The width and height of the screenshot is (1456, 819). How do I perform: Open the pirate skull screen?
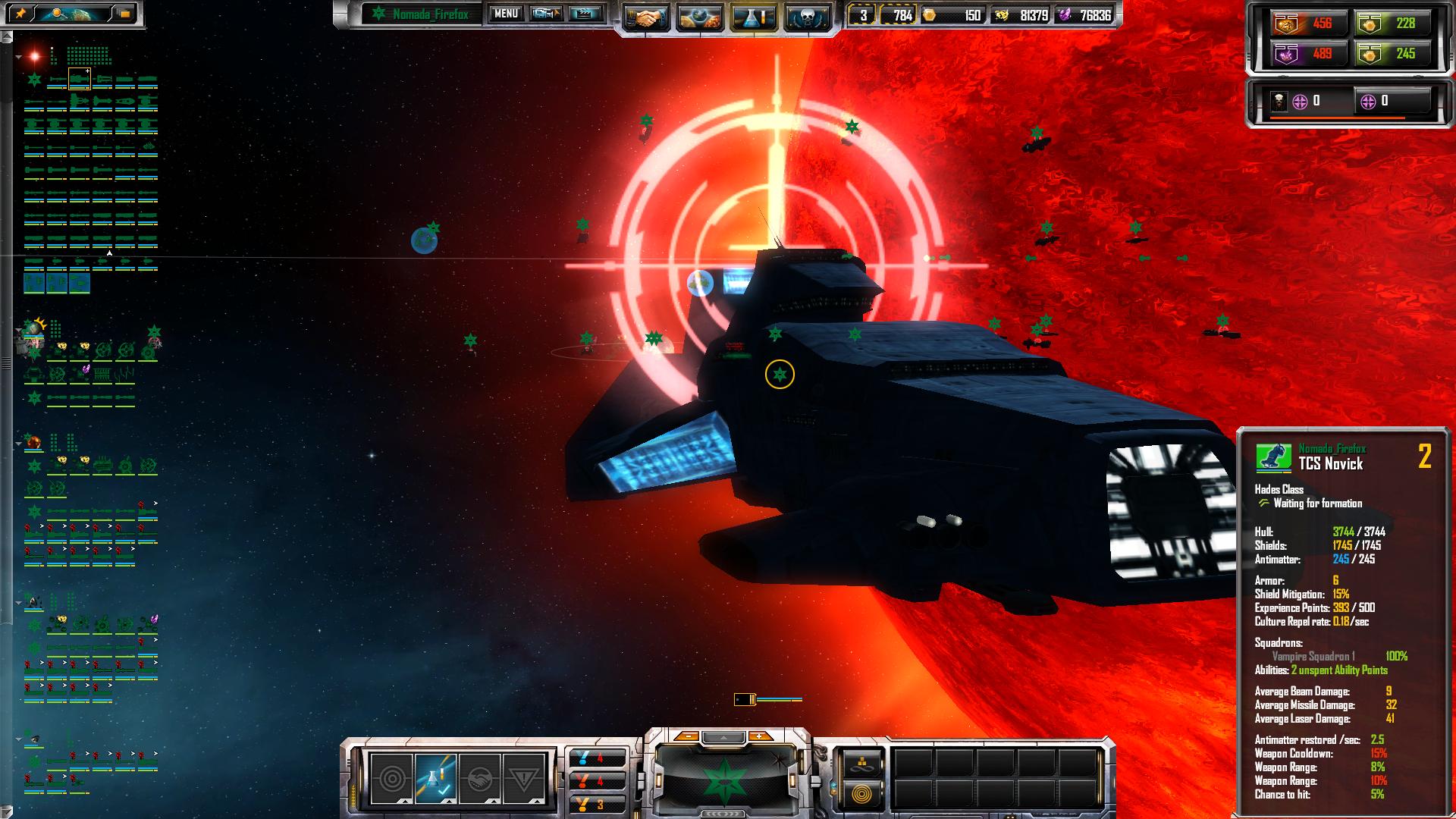point(805,17)
